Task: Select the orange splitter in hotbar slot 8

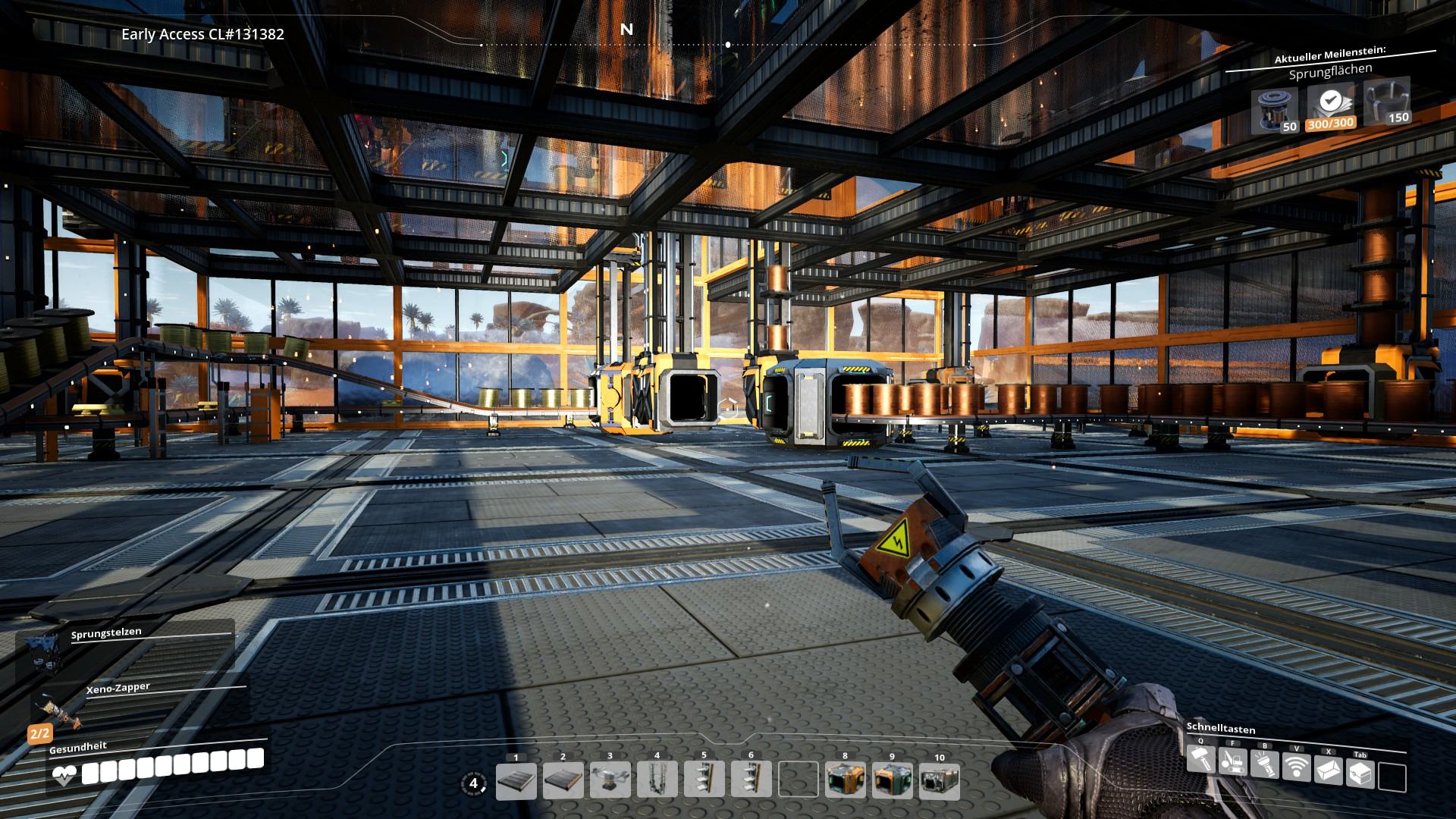Action: (x=845, y=781)
